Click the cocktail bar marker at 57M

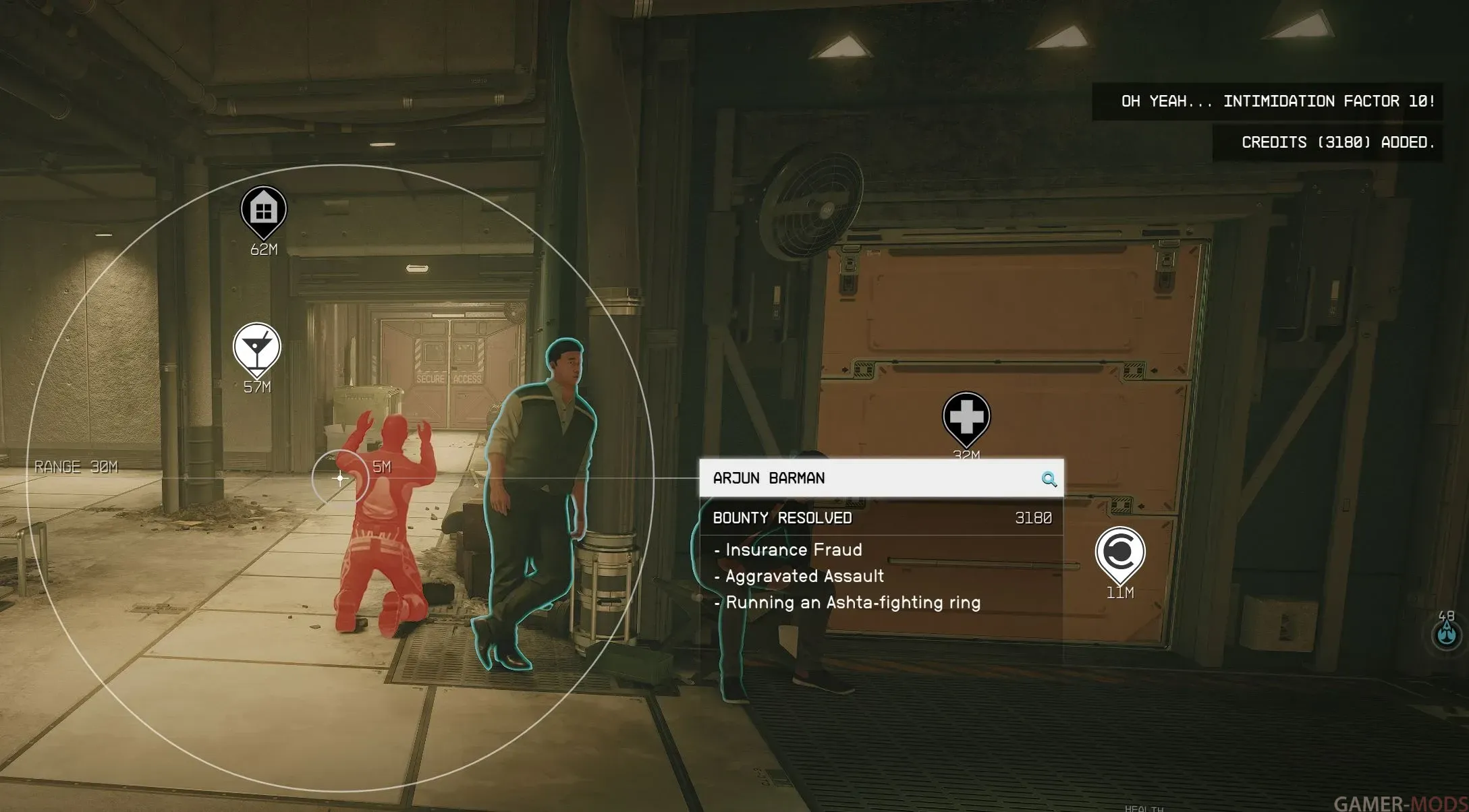coord(256,348)
